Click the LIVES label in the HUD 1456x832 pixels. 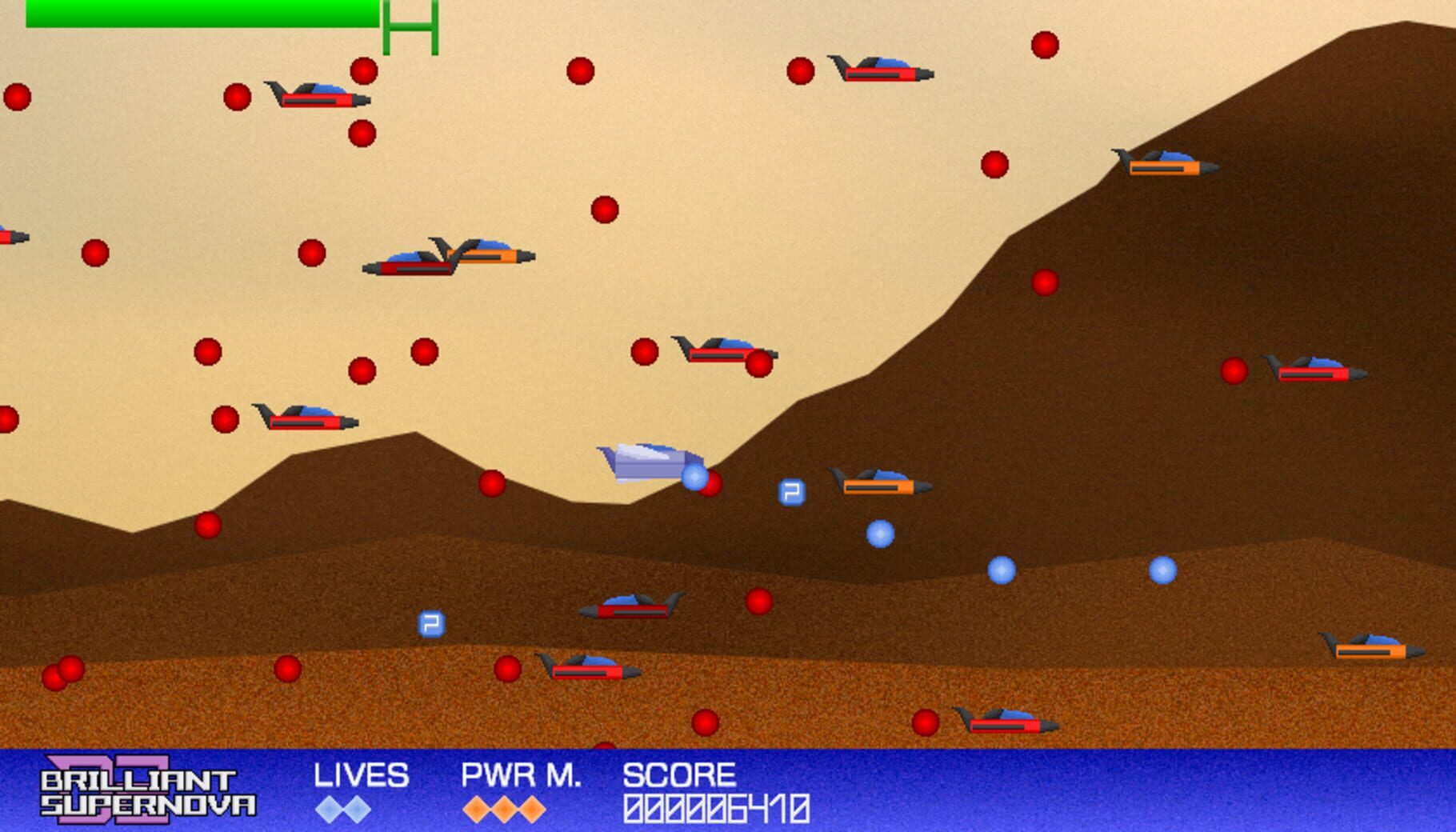pos(362,776)
